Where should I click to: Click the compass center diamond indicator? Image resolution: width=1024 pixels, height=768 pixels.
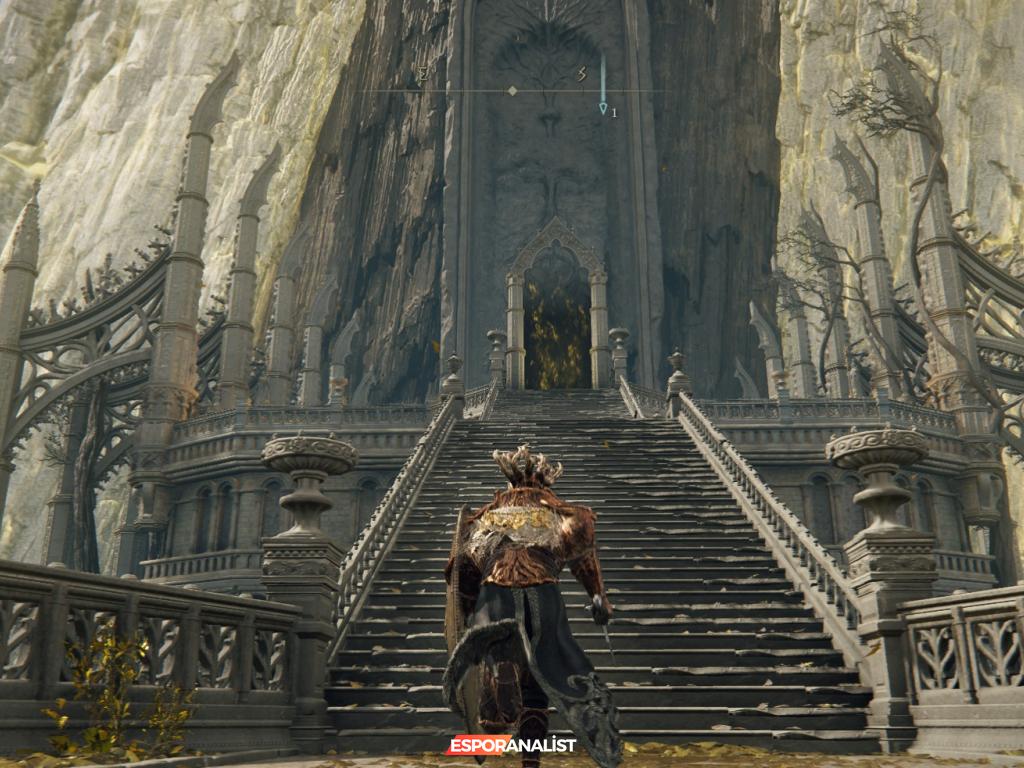point(512,91)
